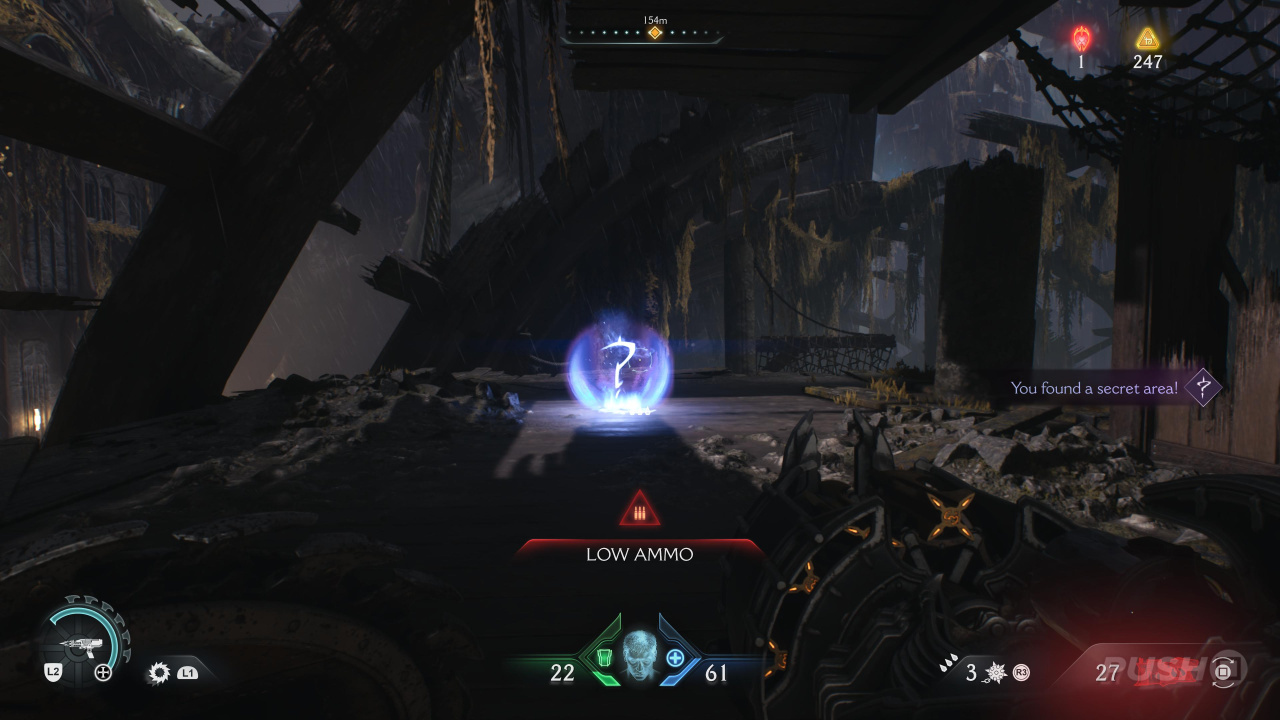Open the gold currency triangle icon
The image size is (1280, 720).
tap(1148, 39)
